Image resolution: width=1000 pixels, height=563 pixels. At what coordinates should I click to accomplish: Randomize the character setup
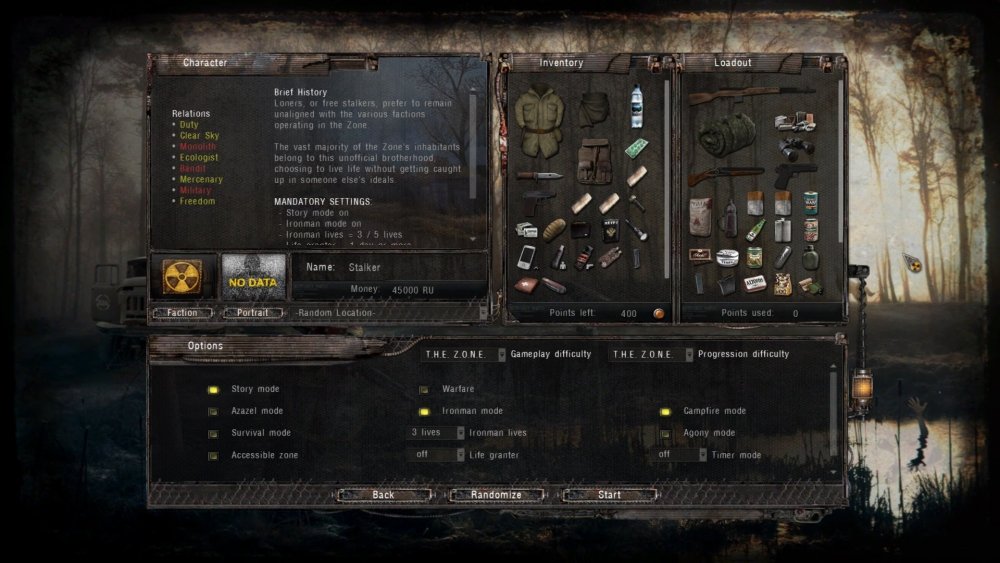[x=496, y=495]
